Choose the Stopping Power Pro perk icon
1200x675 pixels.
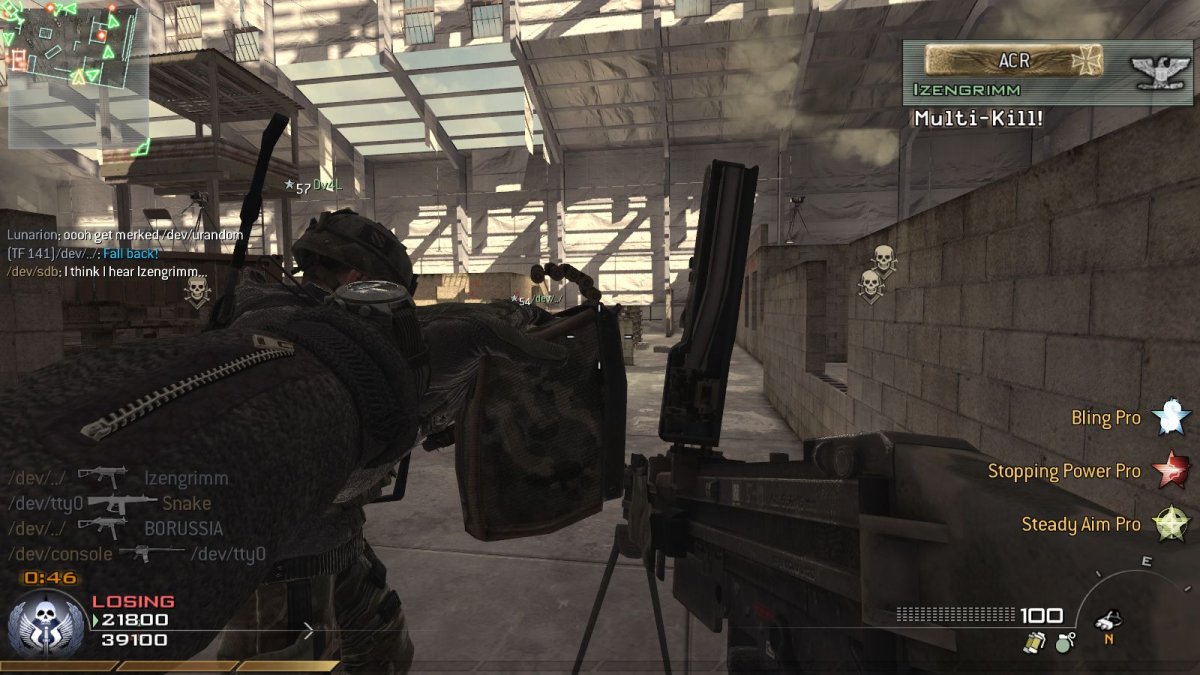(1170, 470)
